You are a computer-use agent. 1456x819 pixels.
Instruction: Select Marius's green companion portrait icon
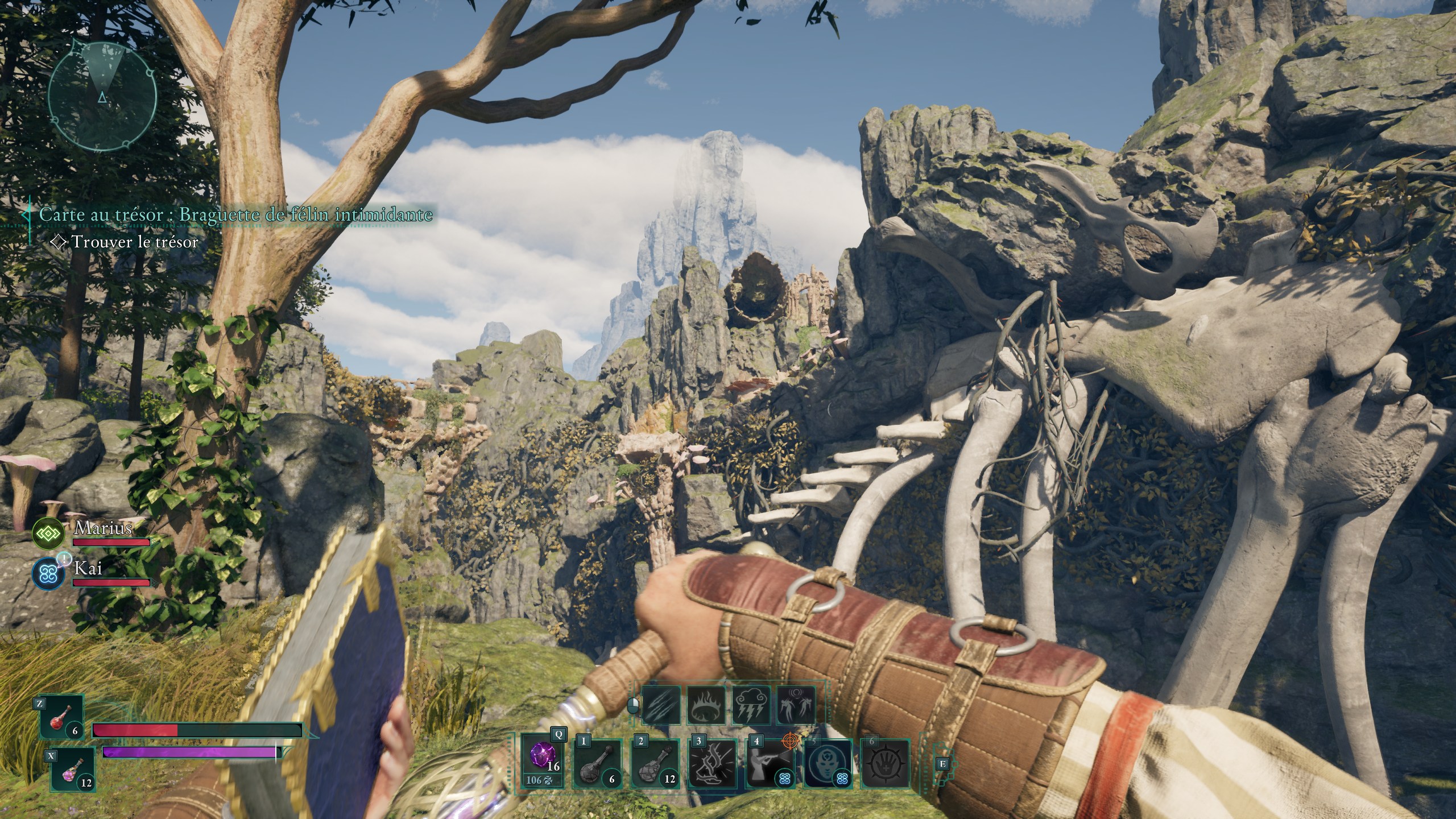coord(48,533)
